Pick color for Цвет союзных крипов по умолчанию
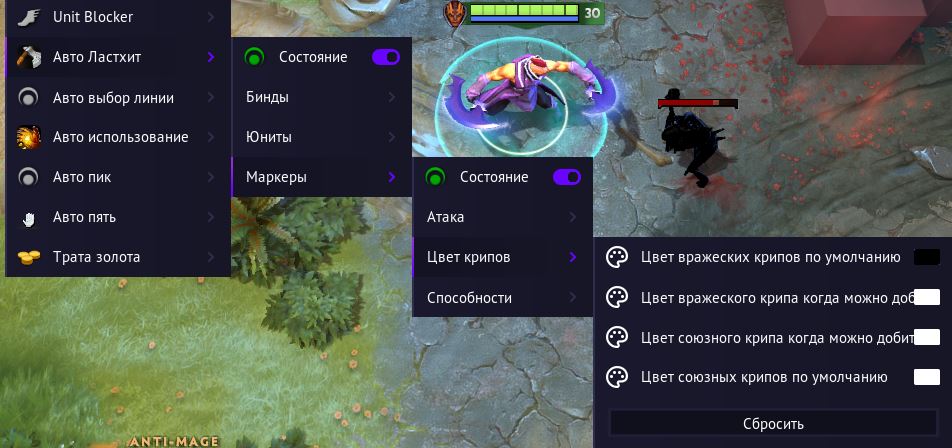The width and height of the screenshot is (952, 448). 927,377
